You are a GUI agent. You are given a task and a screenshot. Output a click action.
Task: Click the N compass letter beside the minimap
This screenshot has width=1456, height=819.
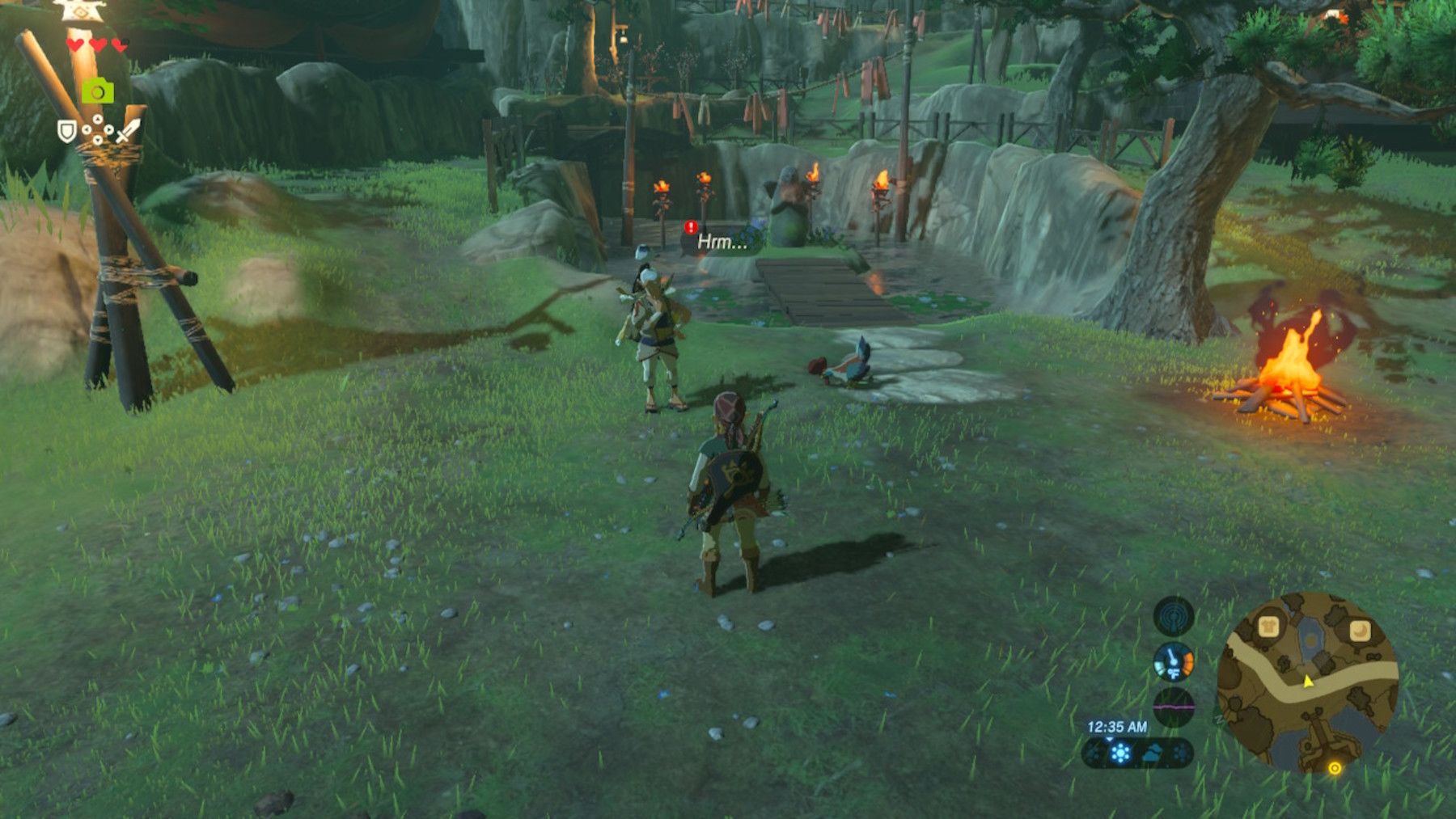pos(1218,719)
